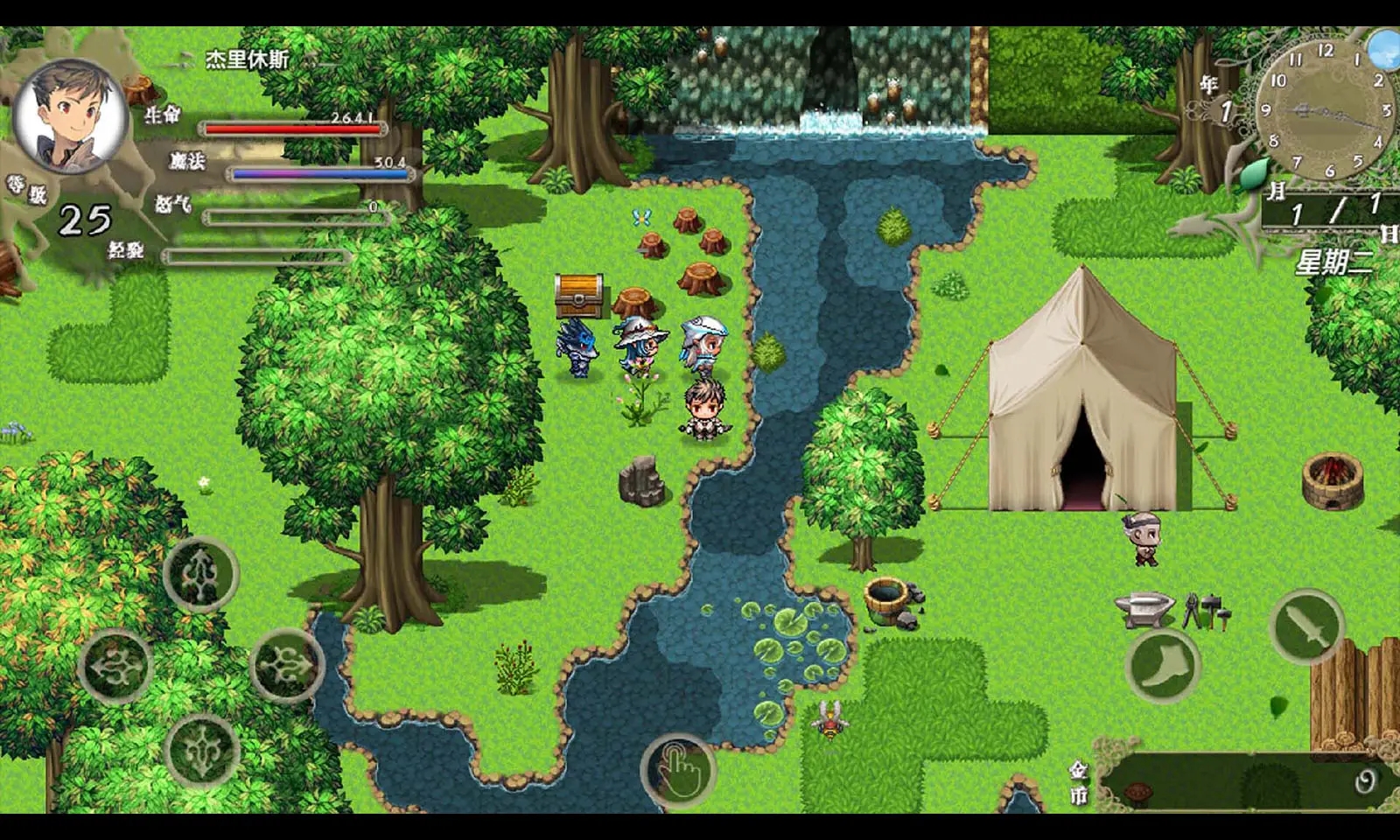
Task: Tap the foot dash button
Action: tap(1162, 665)
